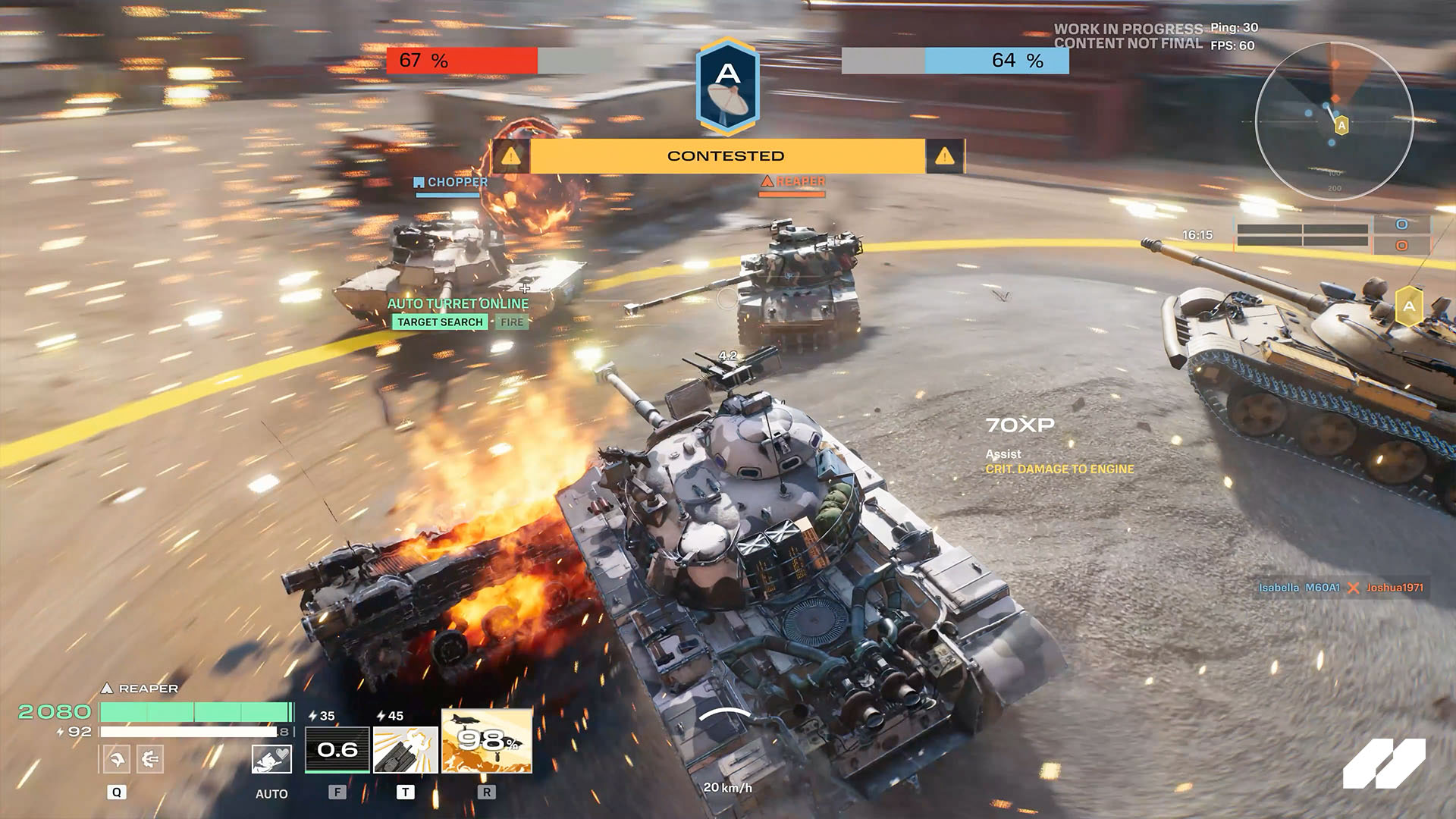This screenshot has height=819, width=1456.
Task: Choose the gear-and-arrow ammo icon
Action: [149, 758]
